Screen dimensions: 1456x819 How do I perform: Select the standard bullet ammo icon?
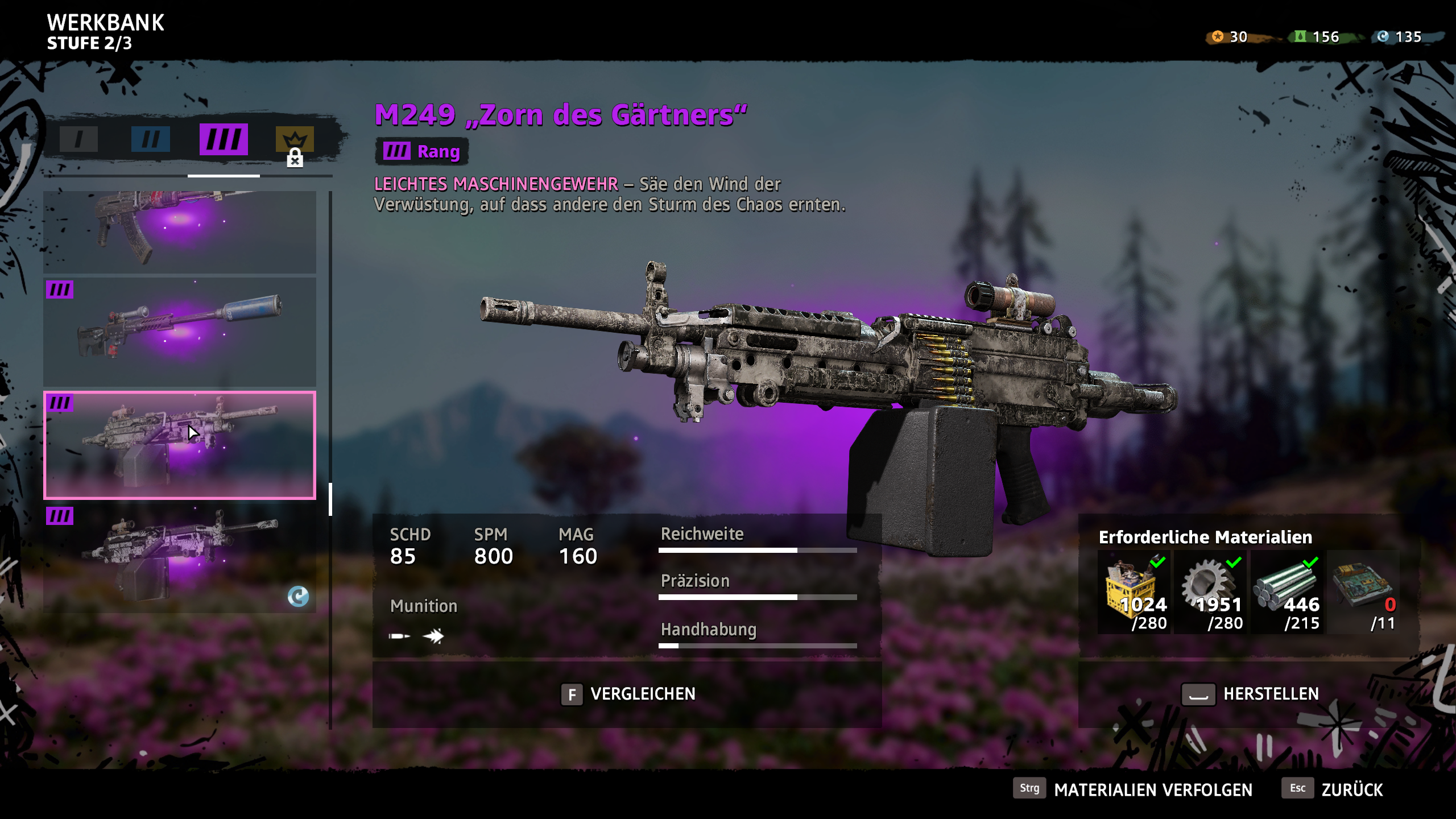[400, 637]
